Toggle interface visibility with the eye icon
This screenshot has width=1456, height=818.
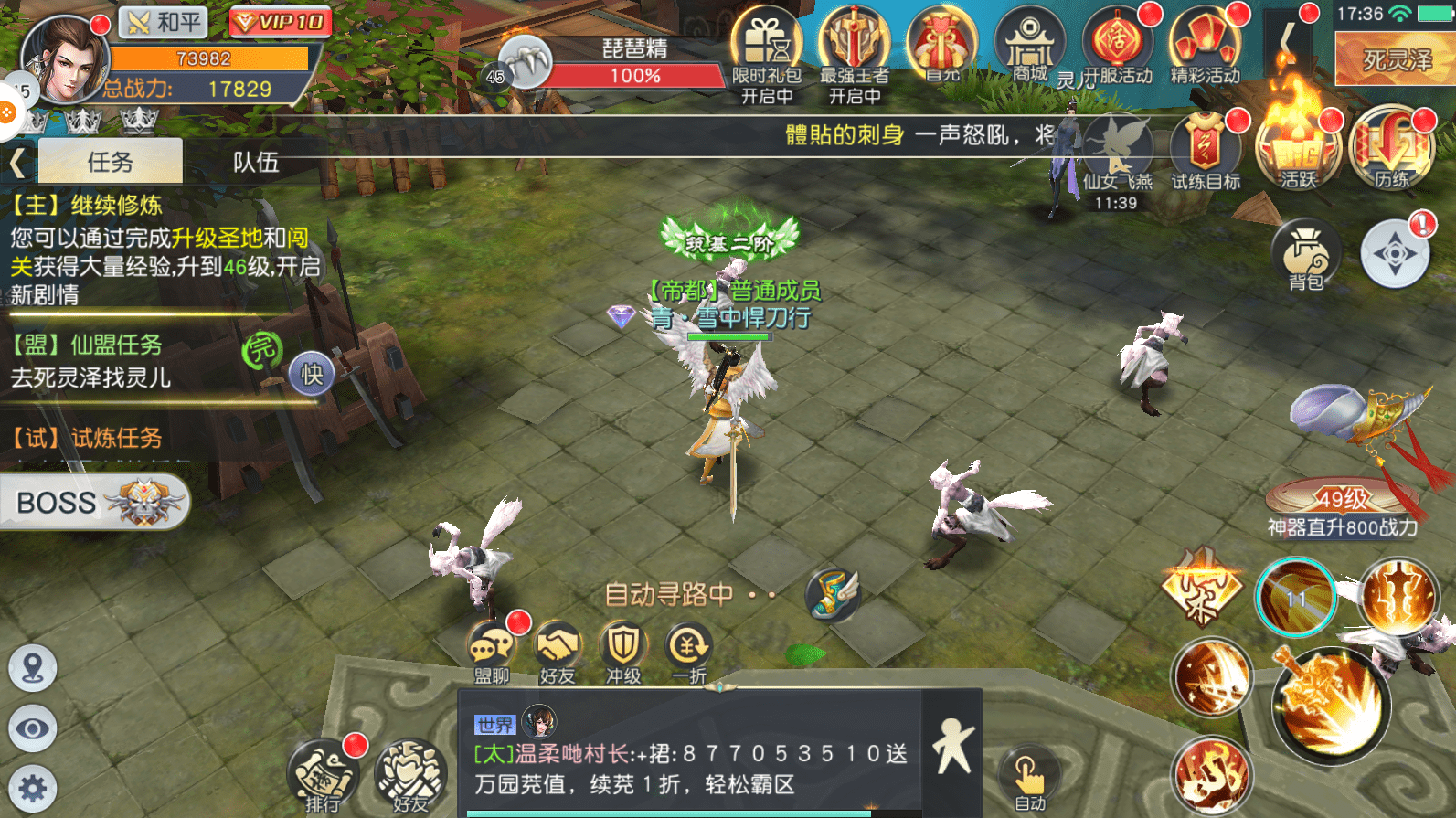(32, 729)
